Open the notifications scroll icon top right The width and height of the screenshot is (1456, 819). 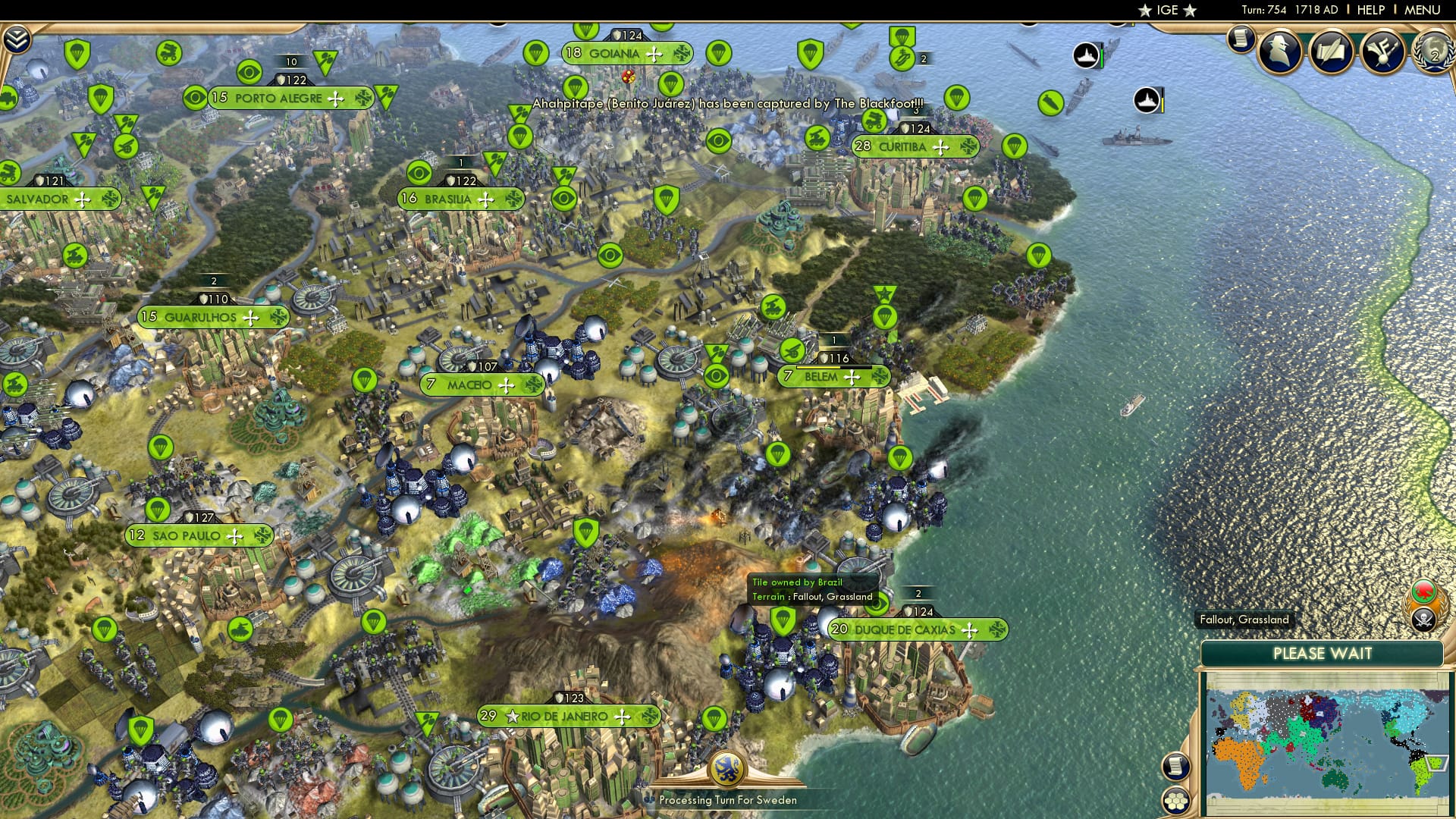[x=1241, y=42]
